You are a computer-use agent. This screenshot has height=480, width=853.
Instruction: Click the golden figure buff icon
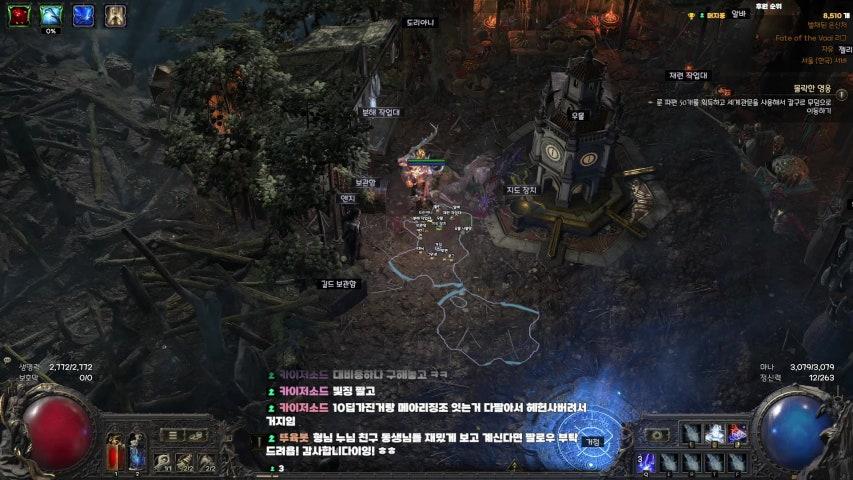(115, 14)
